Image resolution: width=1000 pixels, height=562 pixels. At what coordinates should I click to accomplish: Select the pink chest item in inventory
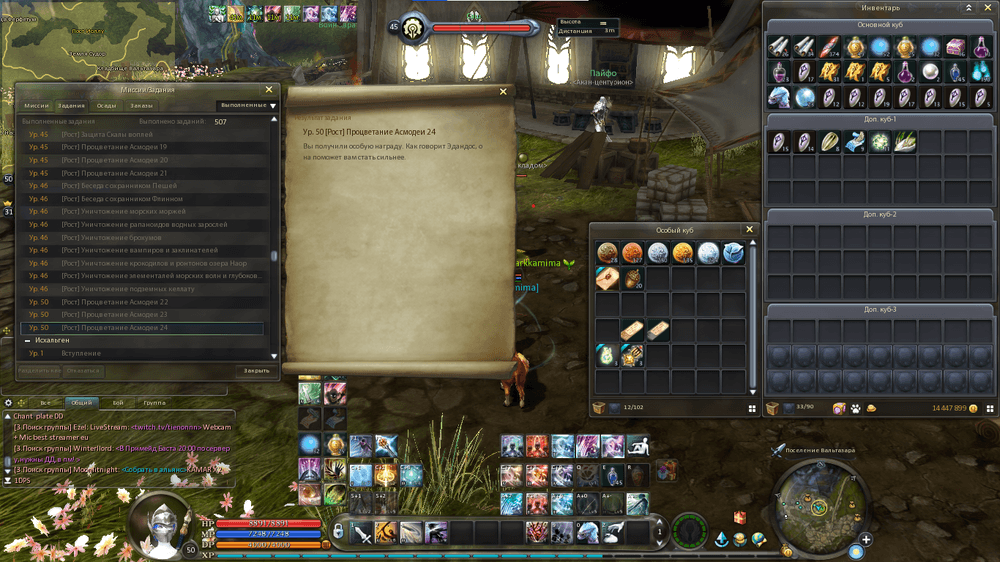pyautogui.click(x=956, y=47)
